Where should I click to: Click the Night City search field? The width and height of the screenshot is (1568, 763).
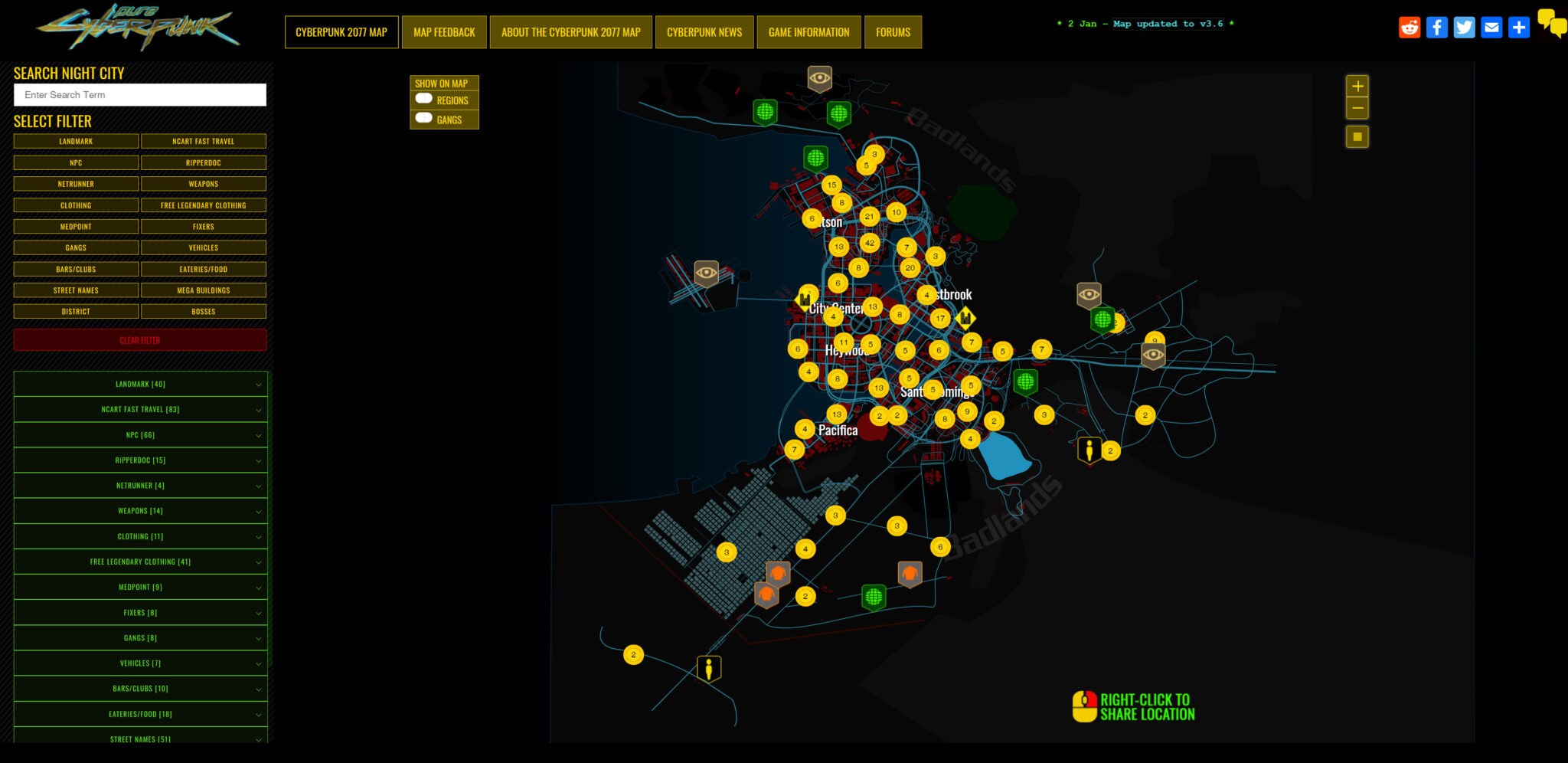pos(140,95)
